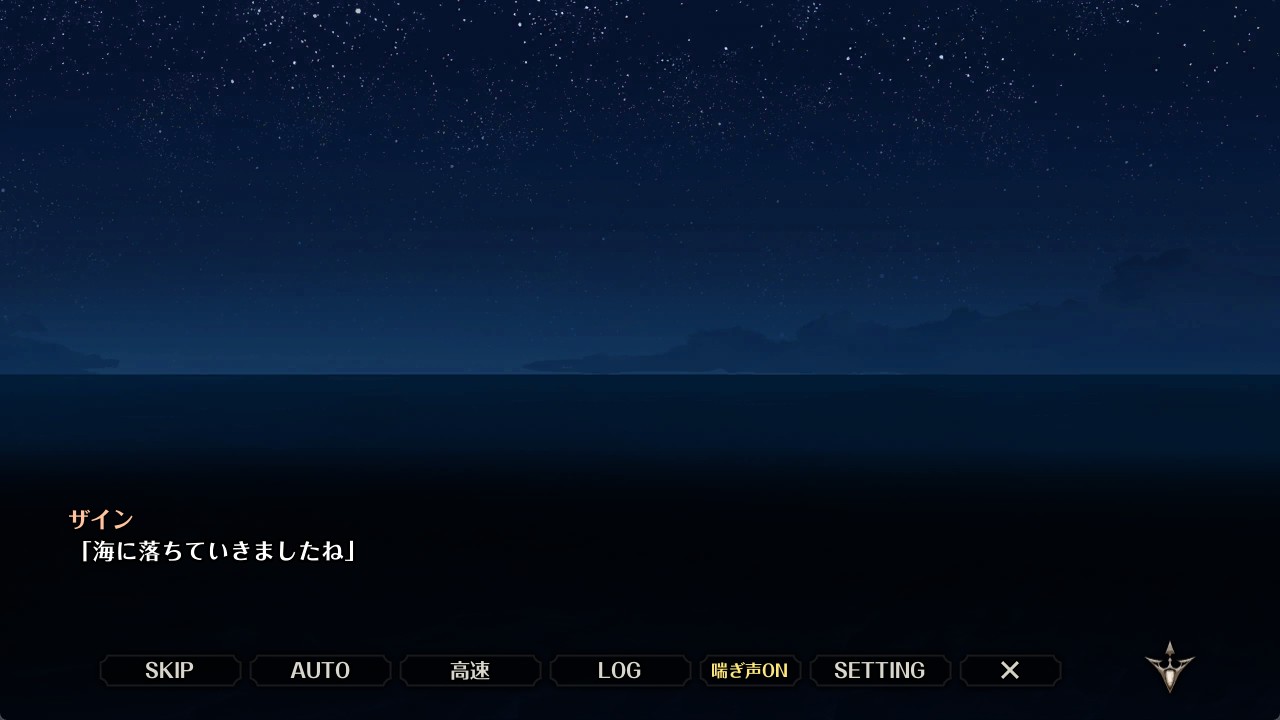Toggle the 喘ぎ声ON voice setting
Viewport: 1280px width, 720px height.
click(750, 670)
